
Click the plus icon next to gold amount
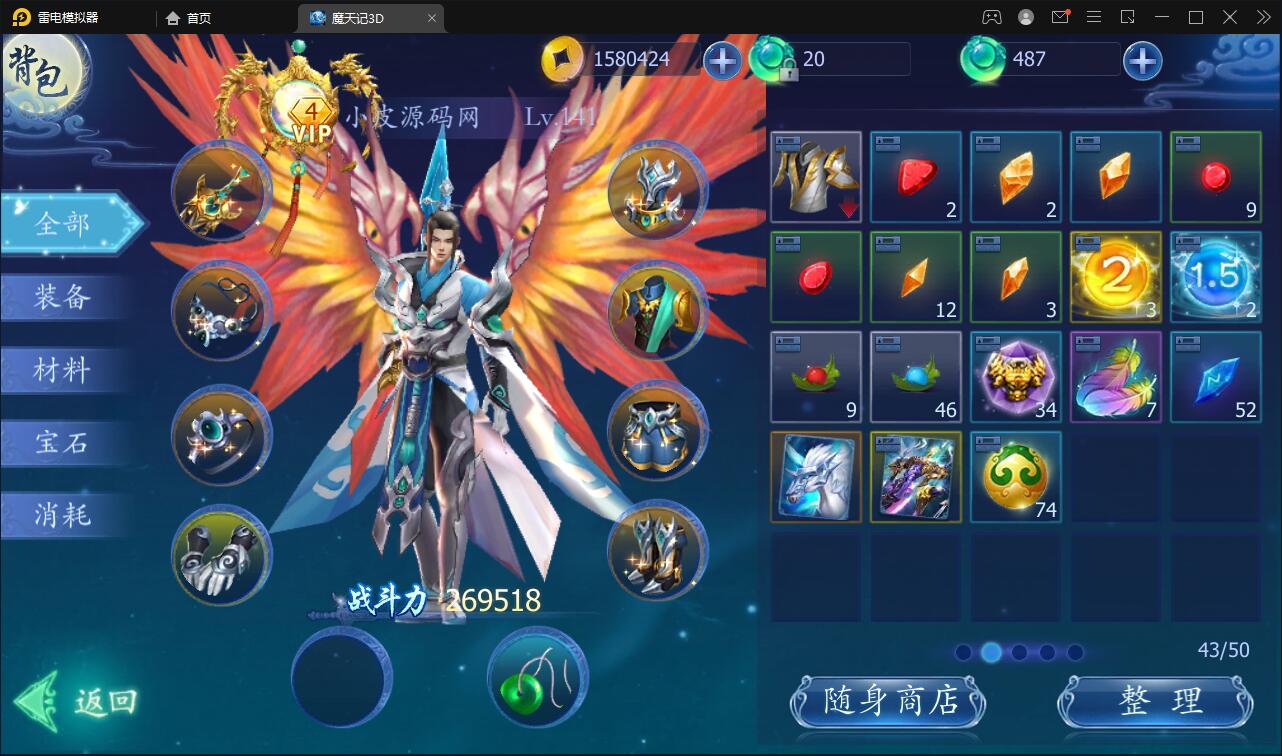(722, 60)
